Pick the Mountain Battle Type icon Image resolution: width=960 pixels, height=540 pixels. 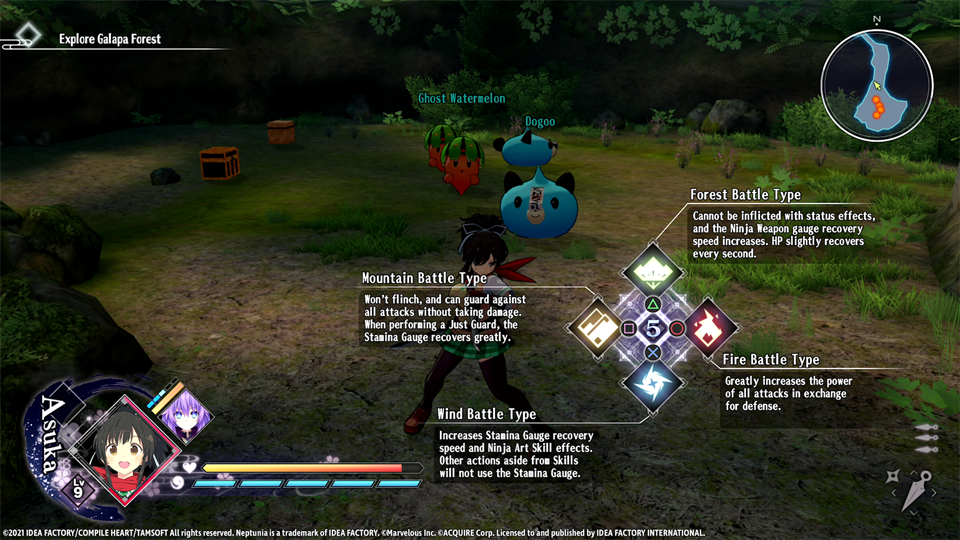point(597,327)
